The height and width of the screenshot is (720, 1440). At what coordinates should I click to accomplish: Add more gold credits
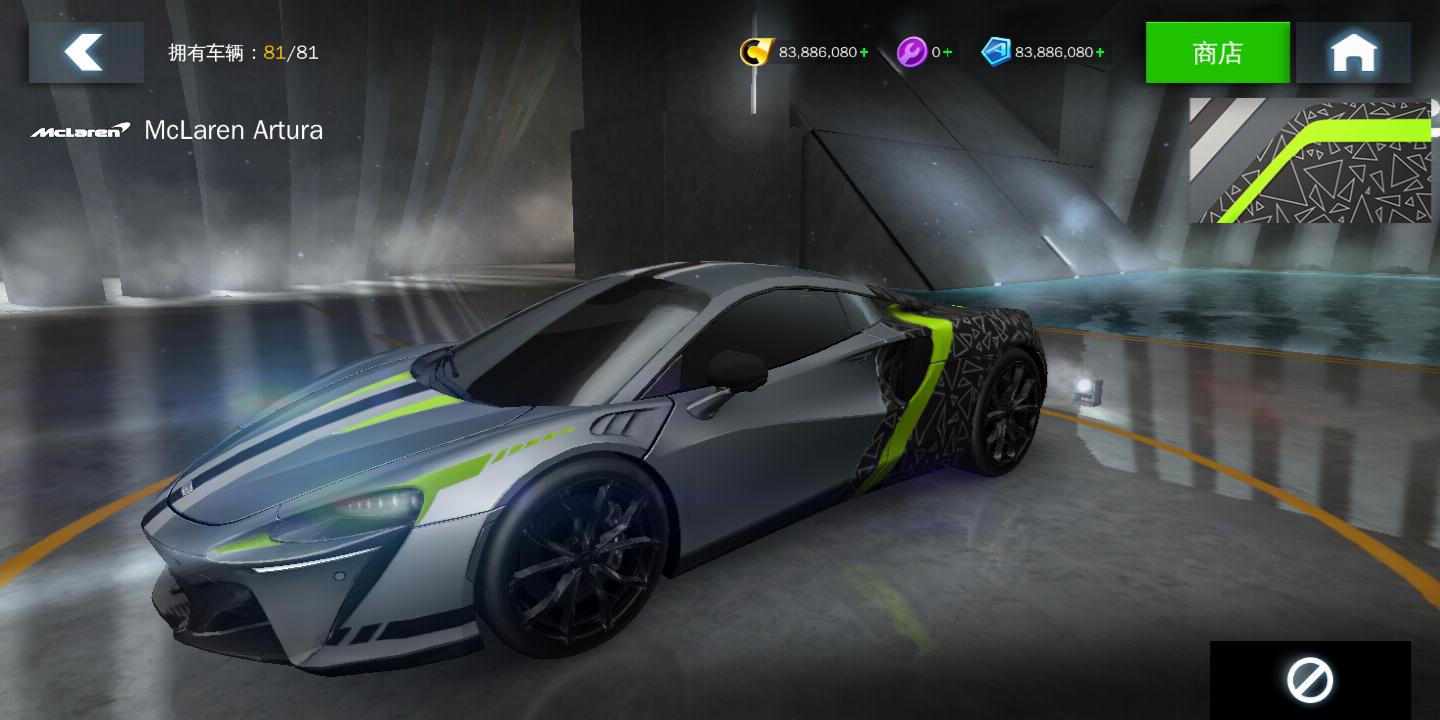[x=864, y=52]
